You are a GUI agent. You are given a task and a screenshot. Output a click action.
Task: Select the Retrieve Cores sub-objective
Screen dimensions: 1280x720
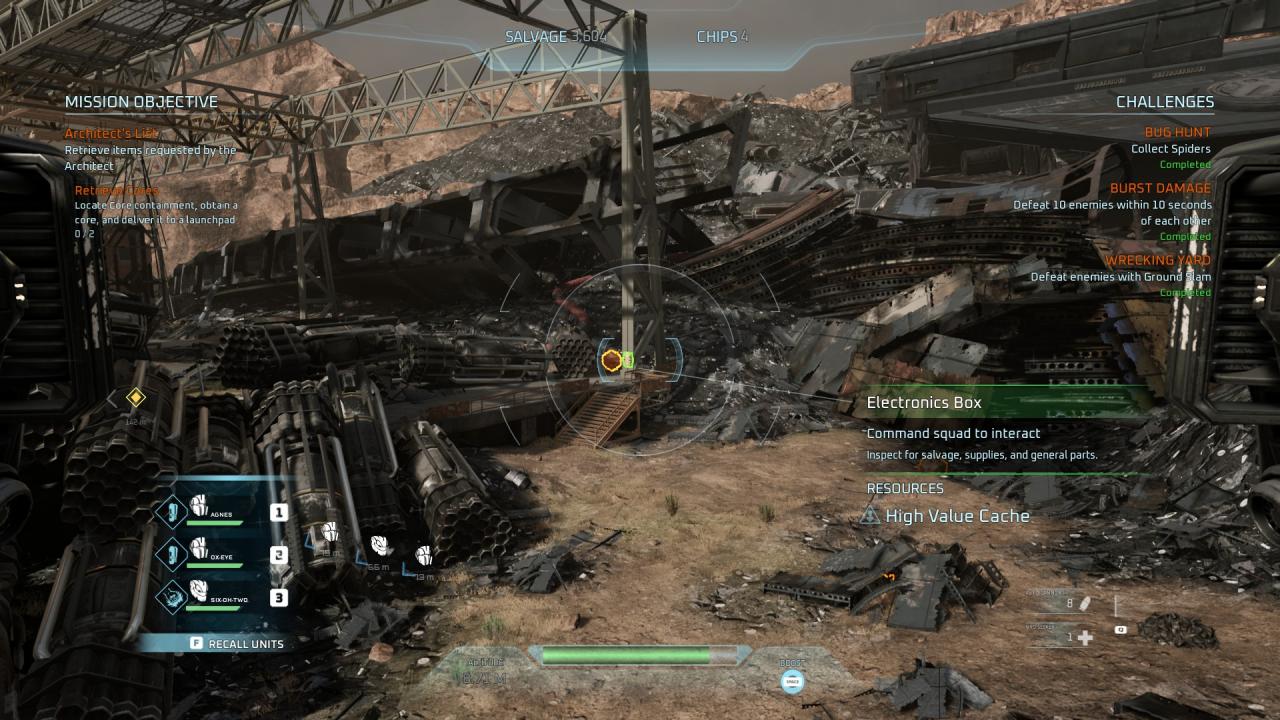116,190
